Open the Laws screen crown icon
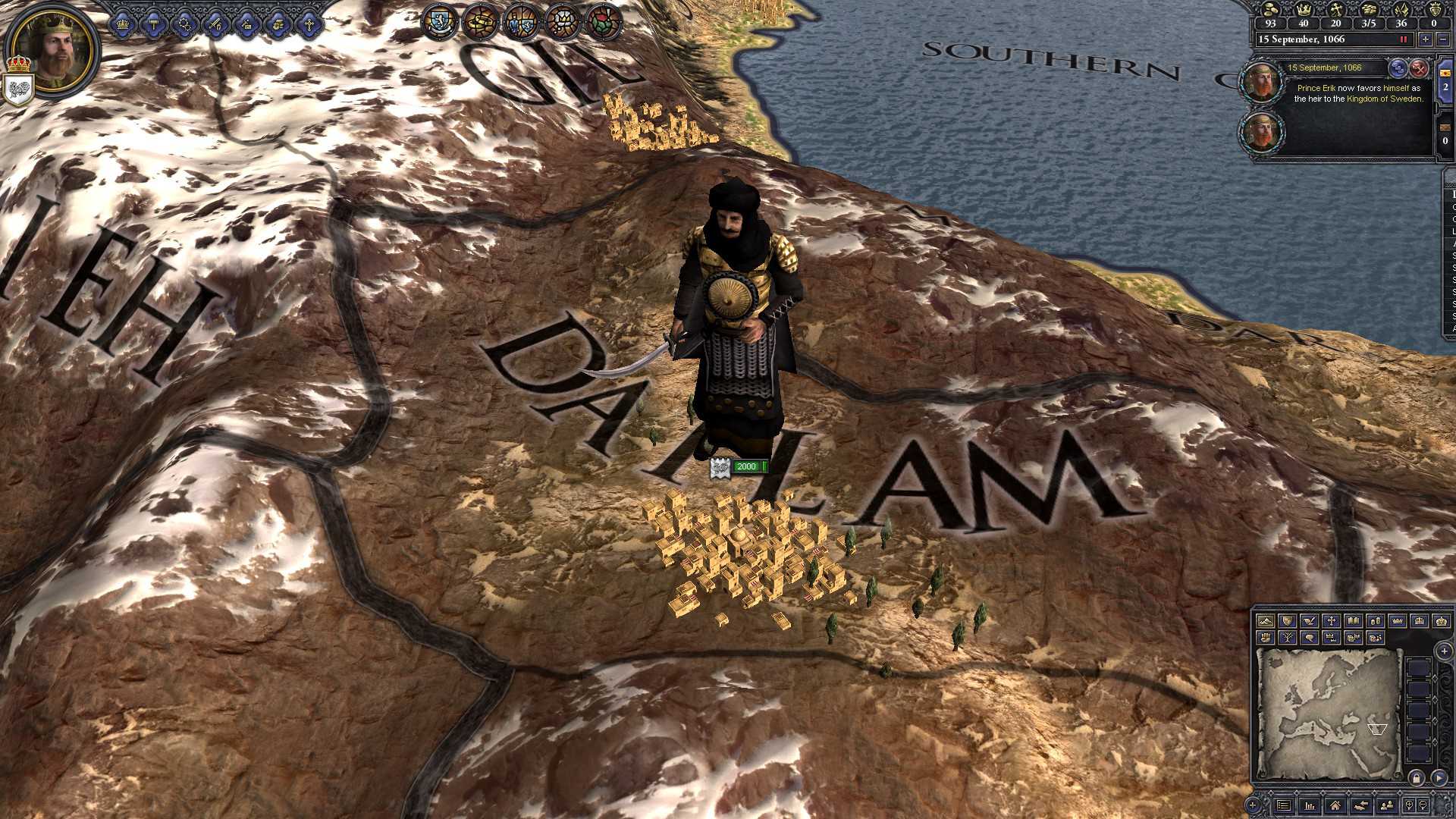 [122, 24]
